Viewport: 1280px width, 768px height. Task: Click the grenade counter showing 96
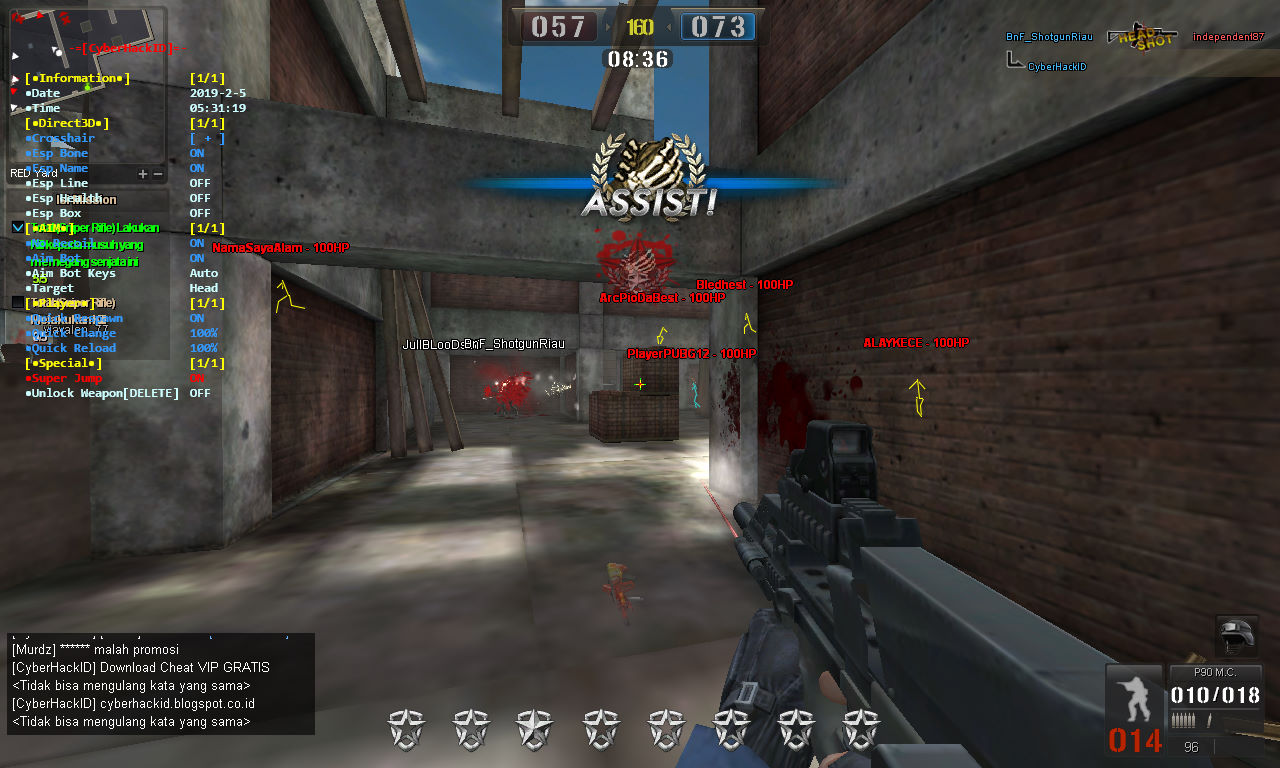click(x=1192, y=746)
